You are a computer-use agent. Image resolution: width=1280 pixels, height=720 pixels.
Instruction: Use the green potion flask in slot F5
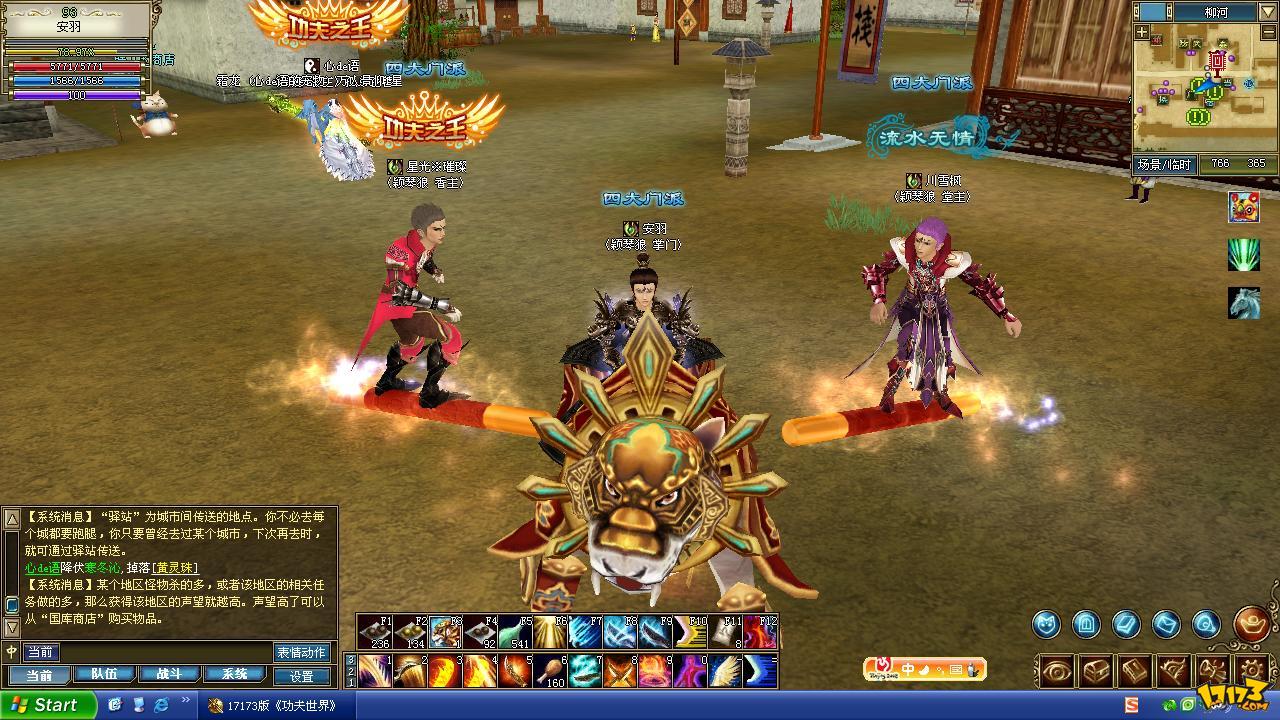514,632
